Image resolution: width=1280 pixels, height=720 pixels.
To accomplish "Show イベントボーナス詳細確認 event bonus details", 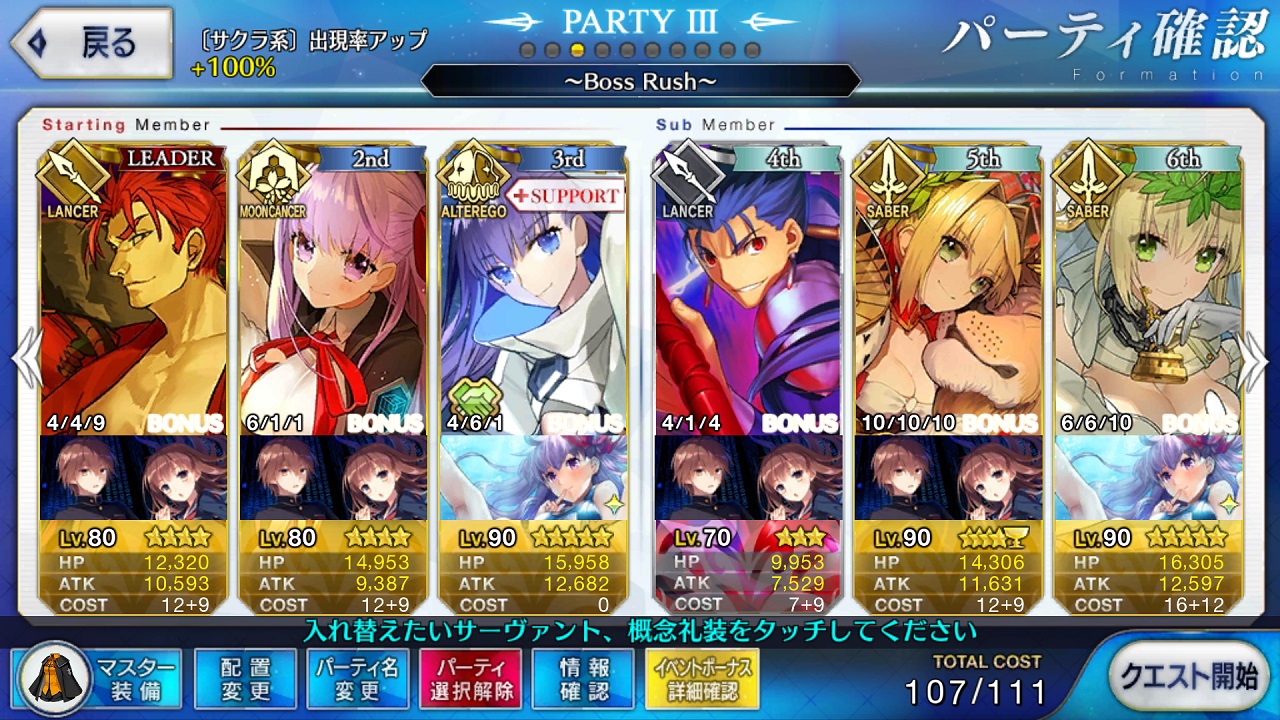I will [x=702, y=679].
